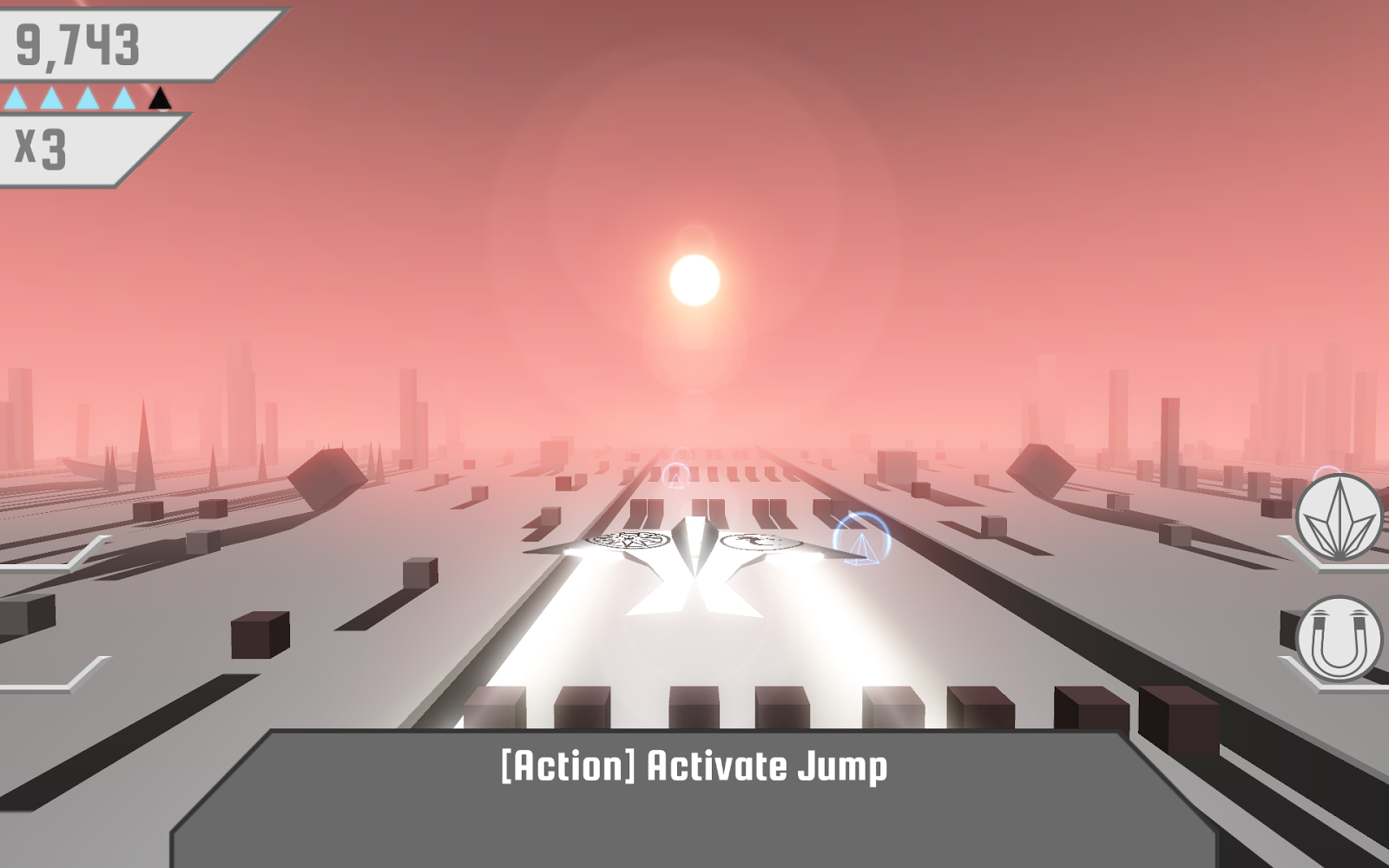This screenshot has width=1389, height=868.
Task: Toggle the black region-progress triangle
Action: 159,98
